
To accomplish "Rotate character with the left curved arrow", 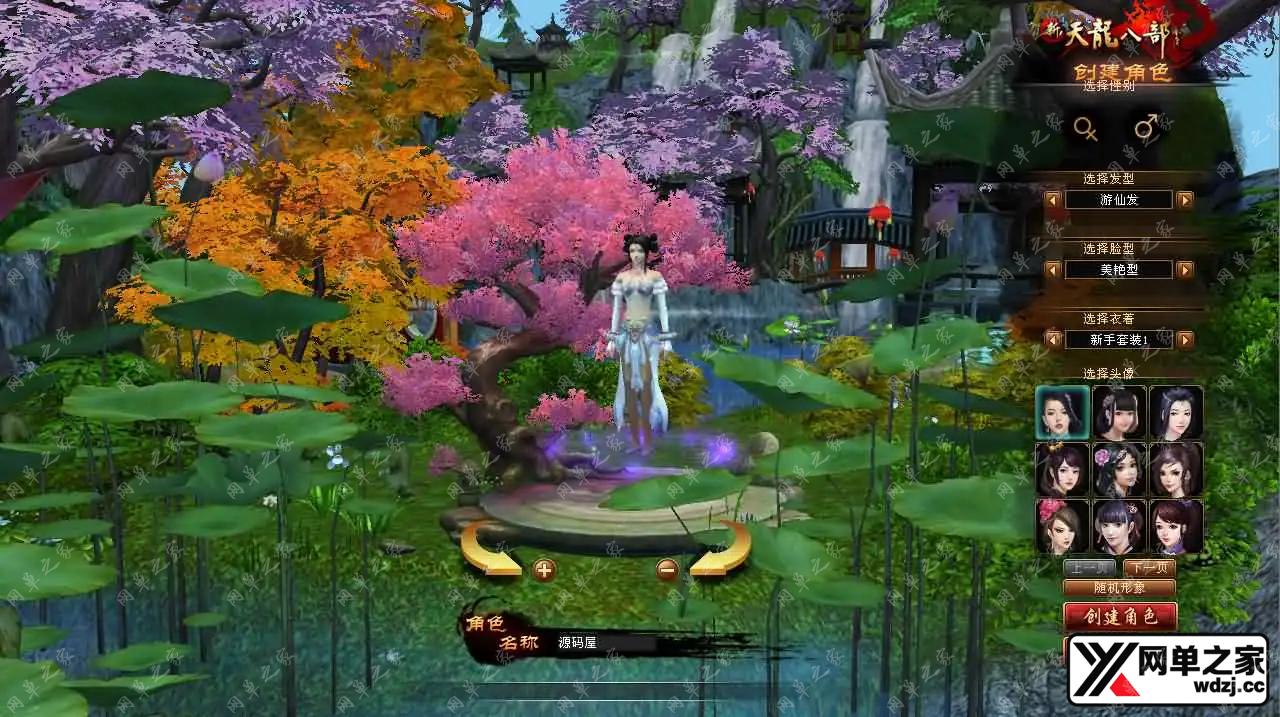I will [x=488, y=552].
